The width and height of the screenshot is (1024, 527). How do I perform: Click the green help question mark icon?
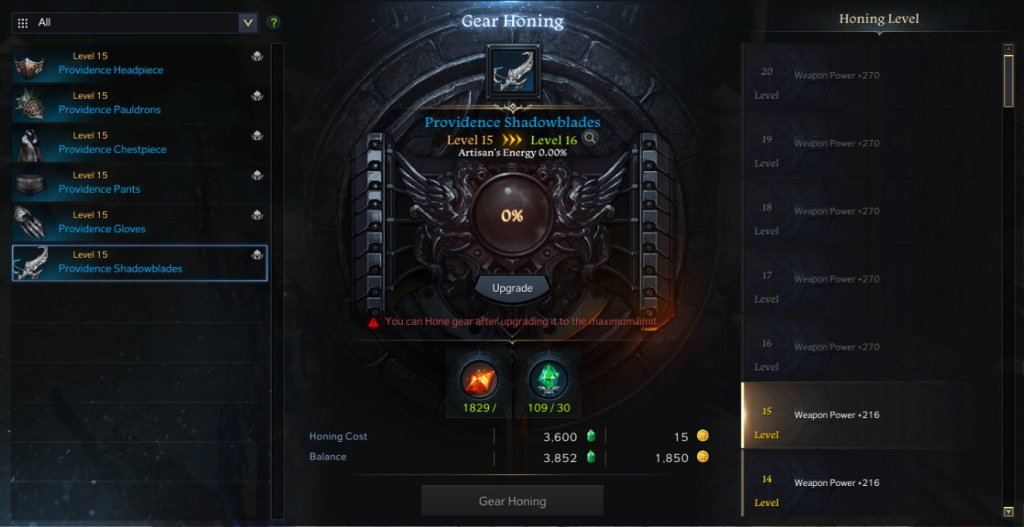(274, 22)
